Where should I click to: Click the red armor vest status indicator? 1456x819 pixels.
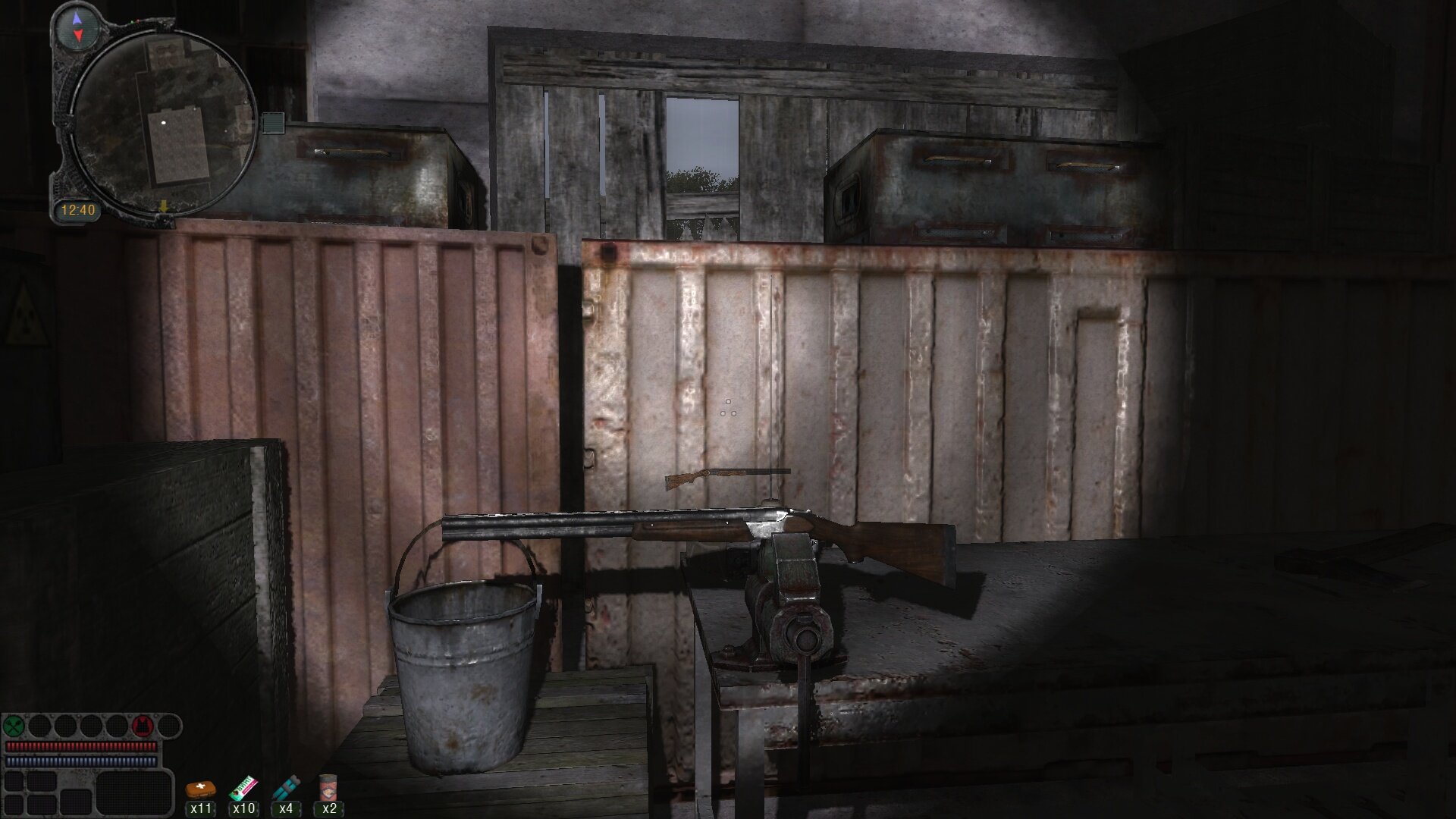pos(142,726)
